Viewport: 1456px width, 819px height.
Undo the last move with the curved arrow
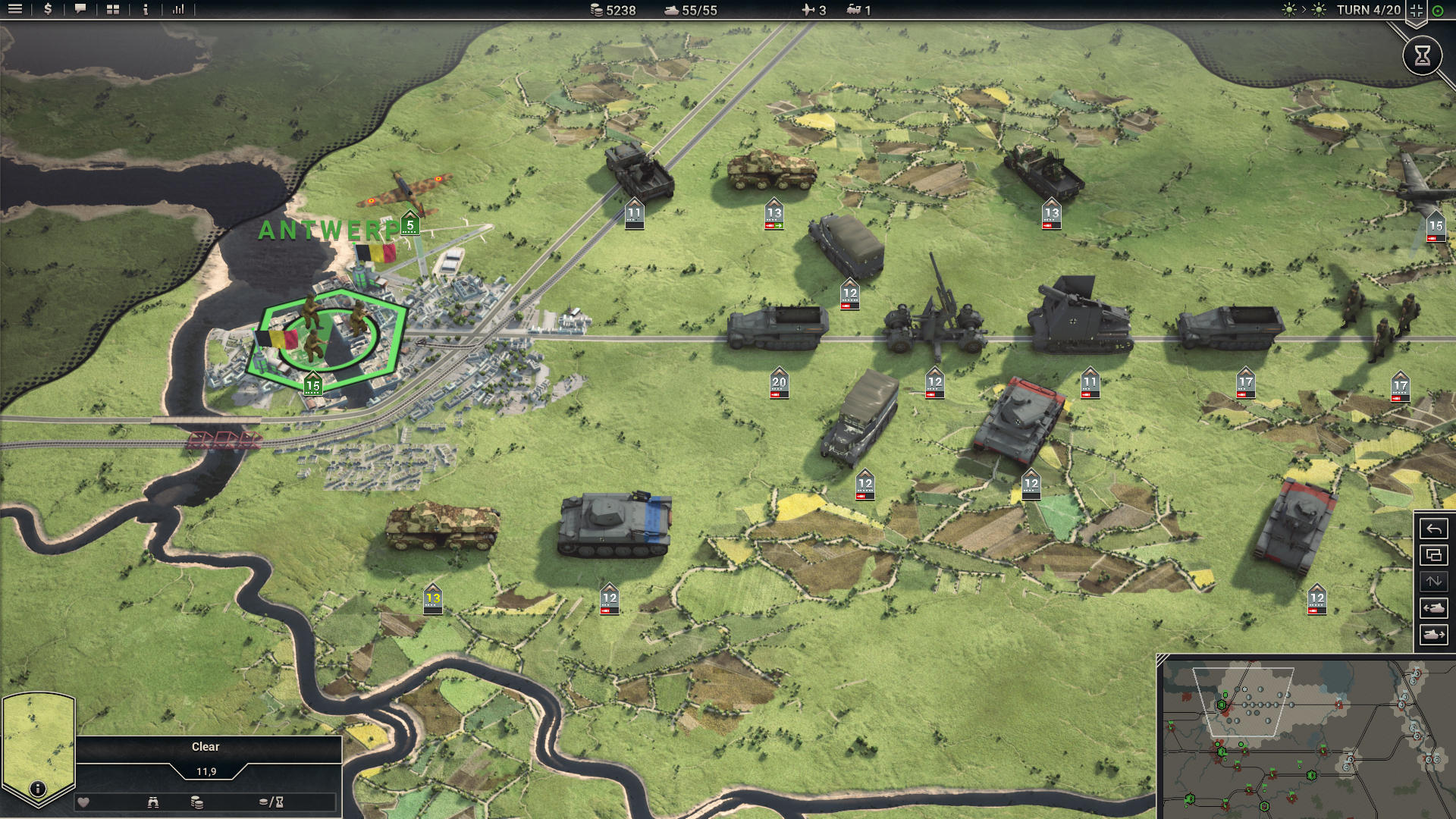click(x=1433, y=529)
